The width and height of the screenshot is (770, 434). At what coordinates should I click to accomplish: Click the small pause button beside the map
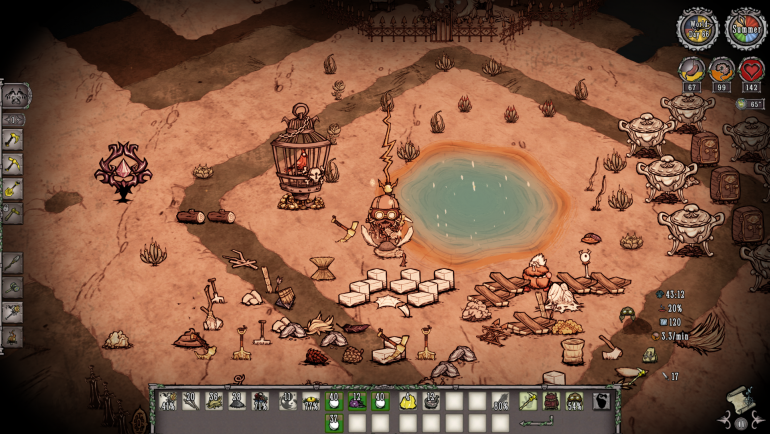pos(742,424)
